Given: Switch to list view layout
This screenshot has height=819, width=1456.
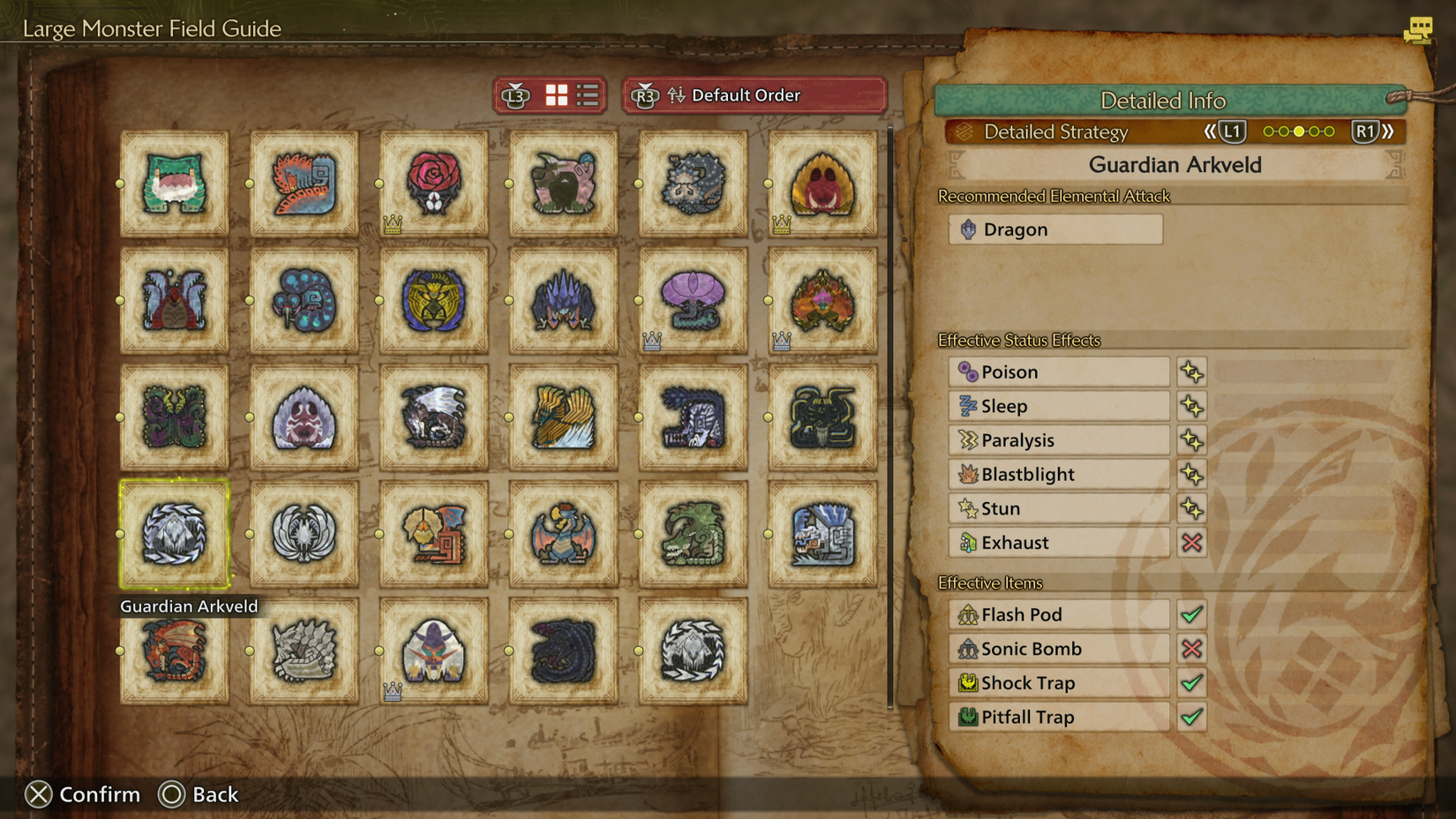Looking at the screenshot, I should pos(587,95).
